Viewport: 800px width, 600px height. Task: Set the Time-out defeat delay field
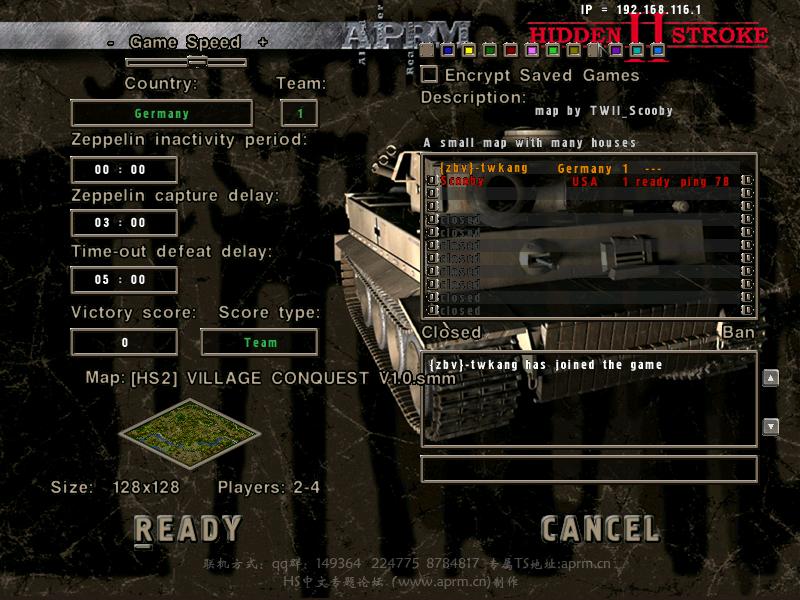coord(124,280)
